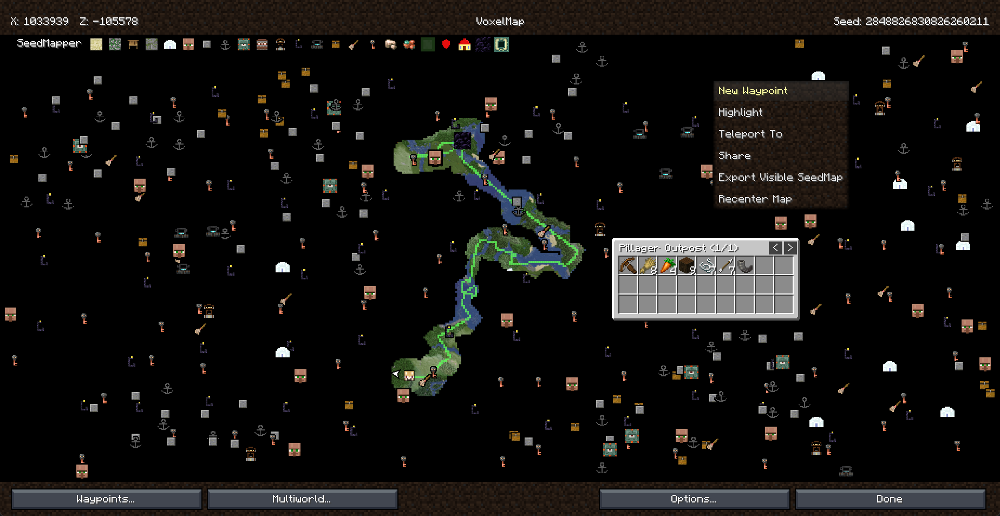Select the dark oak log slot
This screenshot has width=1000, height=516.
686,266
